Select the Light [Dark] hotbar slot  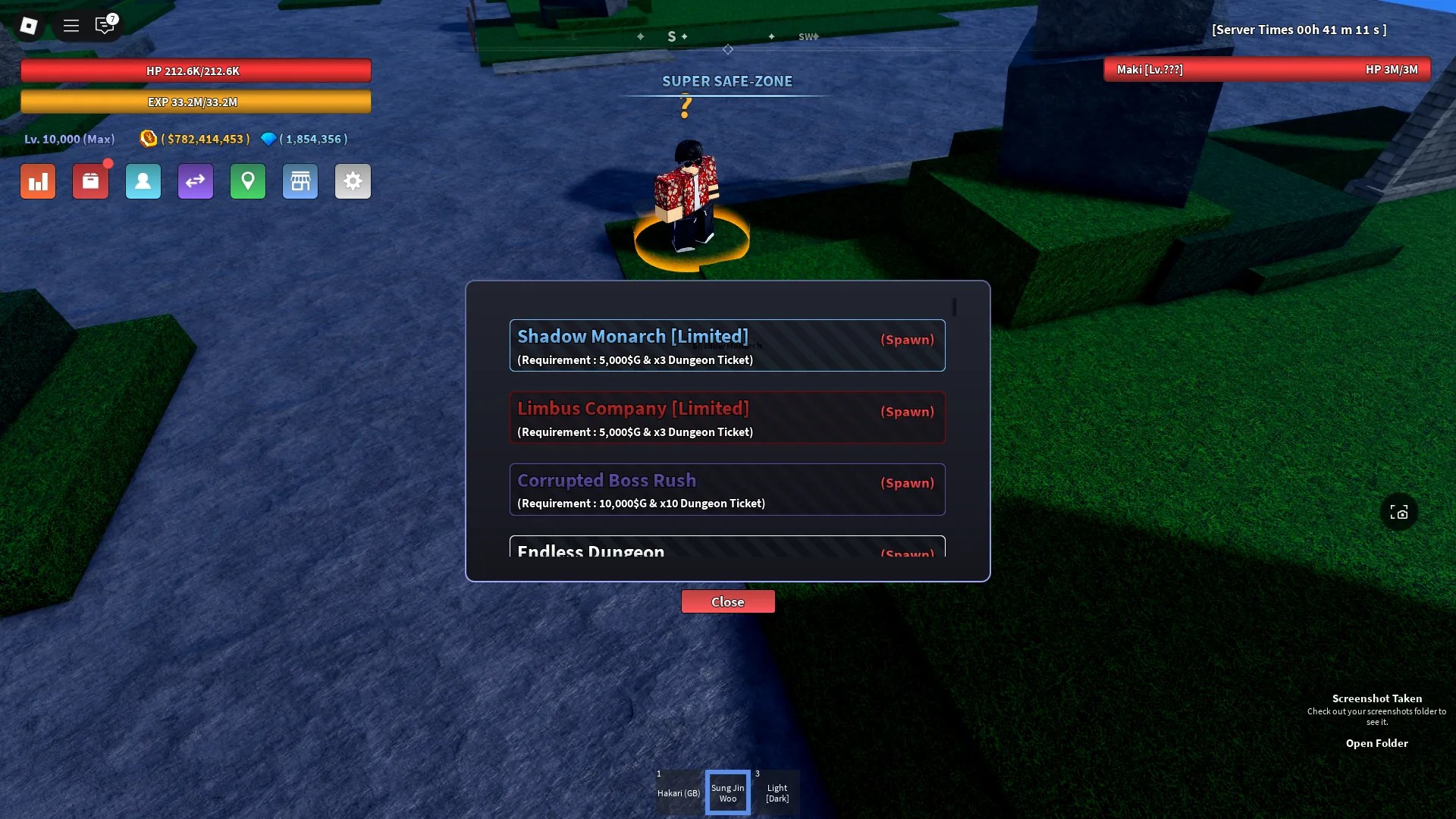click(776, 792)
